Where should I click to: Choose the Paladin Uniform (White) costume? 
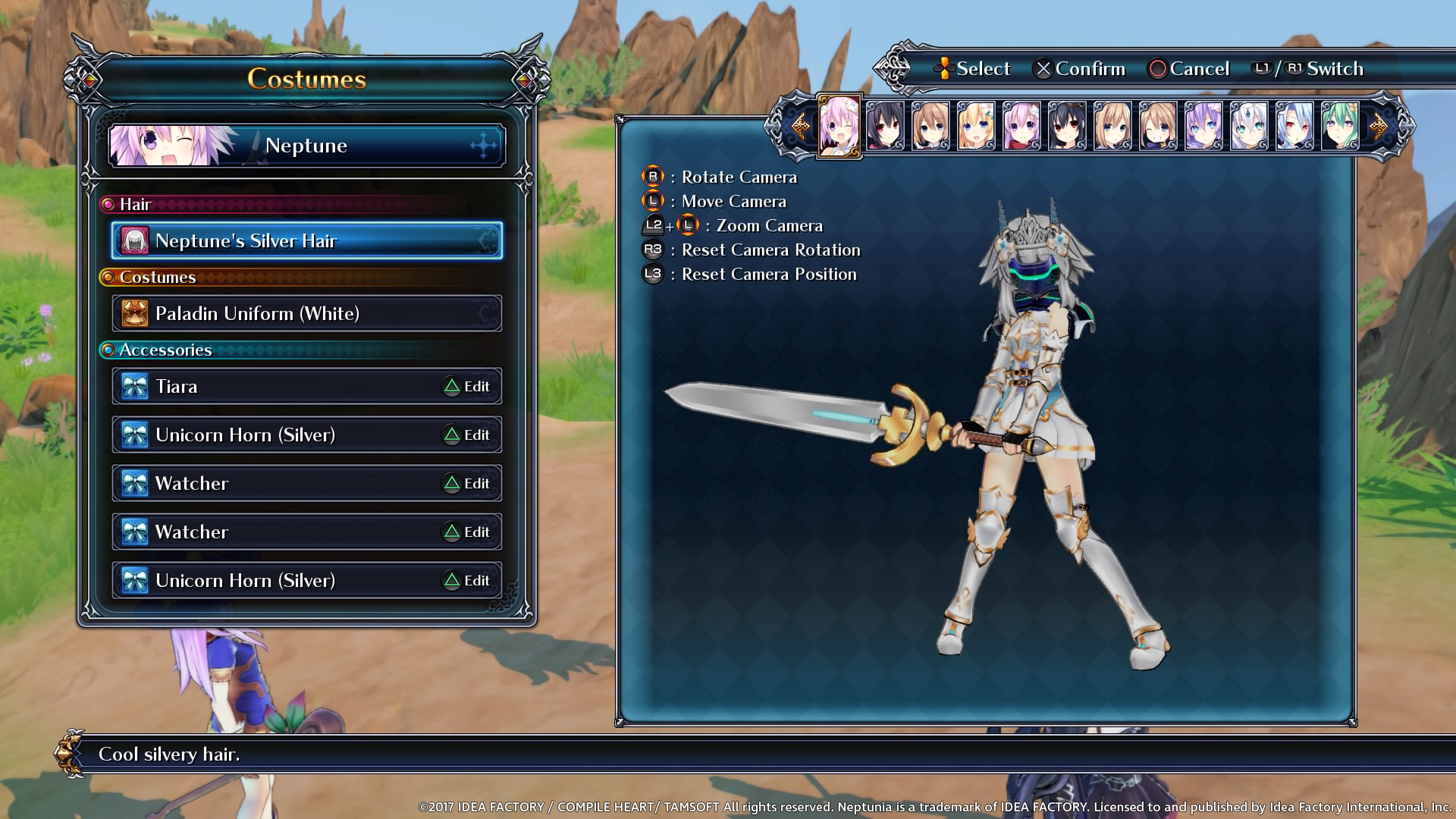click(306, 313)
